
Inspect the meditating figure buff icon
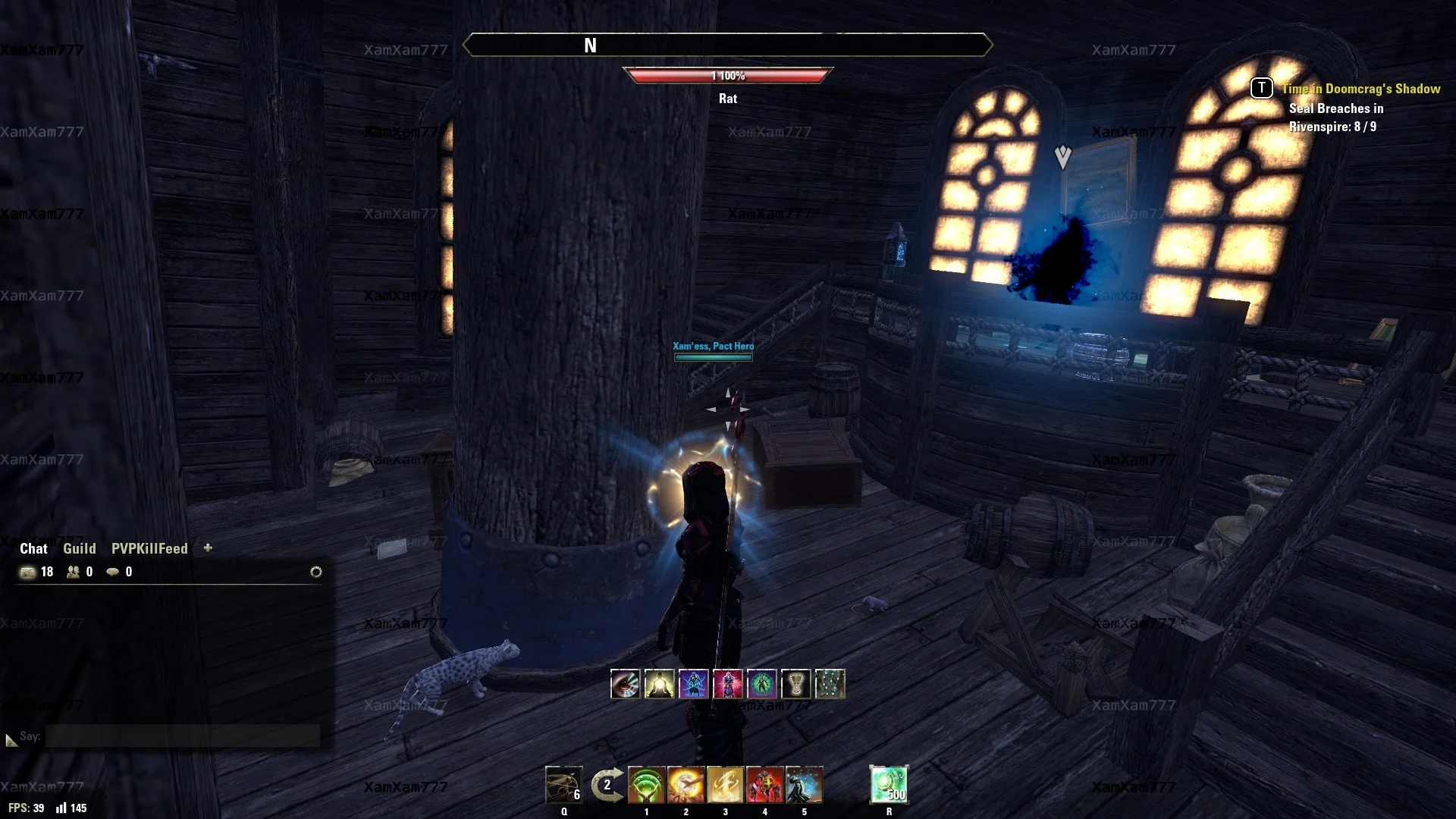(x=659, y=684)
